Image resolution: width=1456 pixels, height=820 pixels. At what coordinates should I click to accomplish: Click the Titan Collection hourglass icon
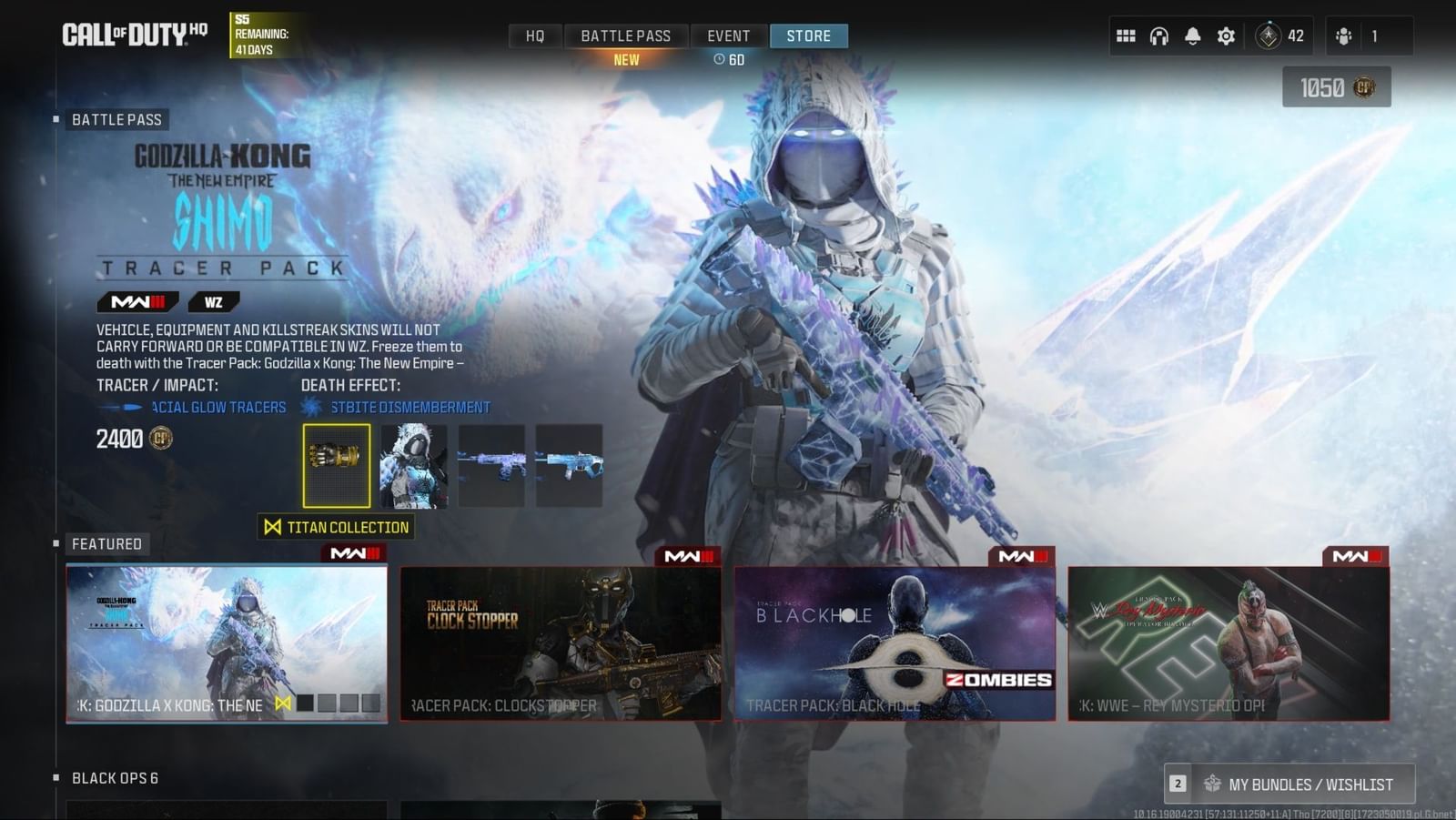(275, 527)
